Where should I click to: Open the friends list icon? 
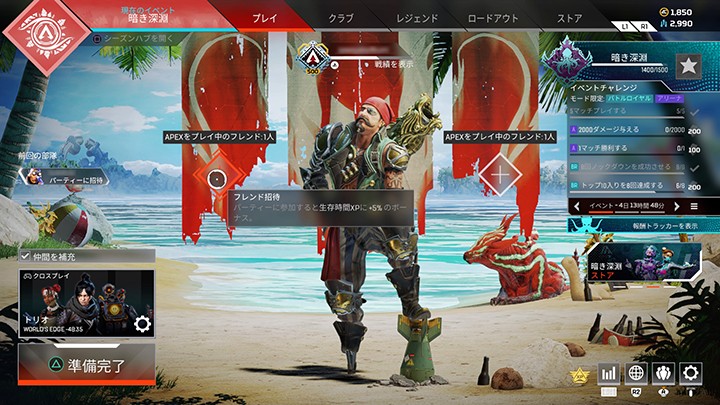(x=663, y=373)
